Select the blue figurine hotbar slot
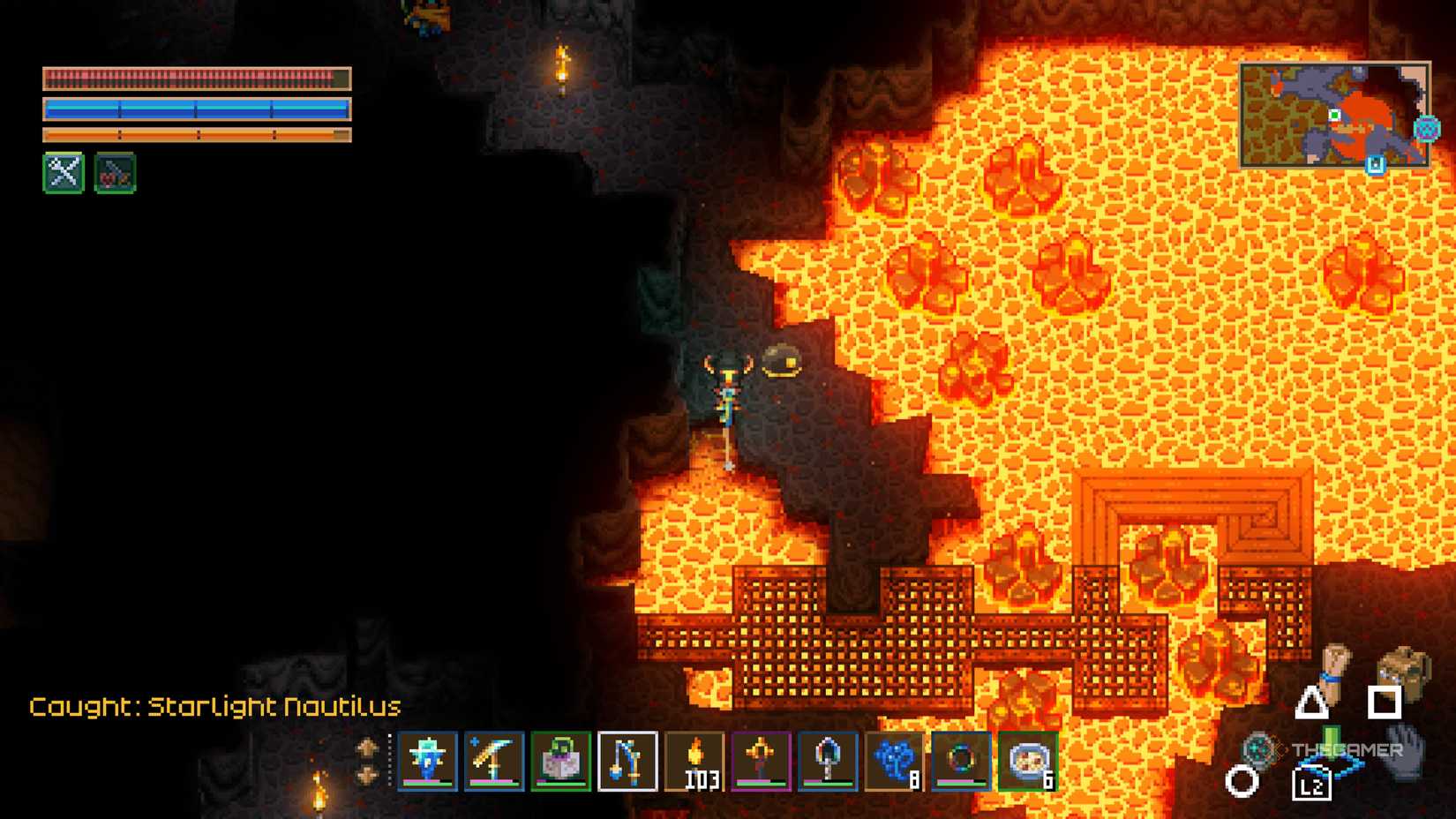The width and height of the screenshot is (1456, 819). (427, 761)
